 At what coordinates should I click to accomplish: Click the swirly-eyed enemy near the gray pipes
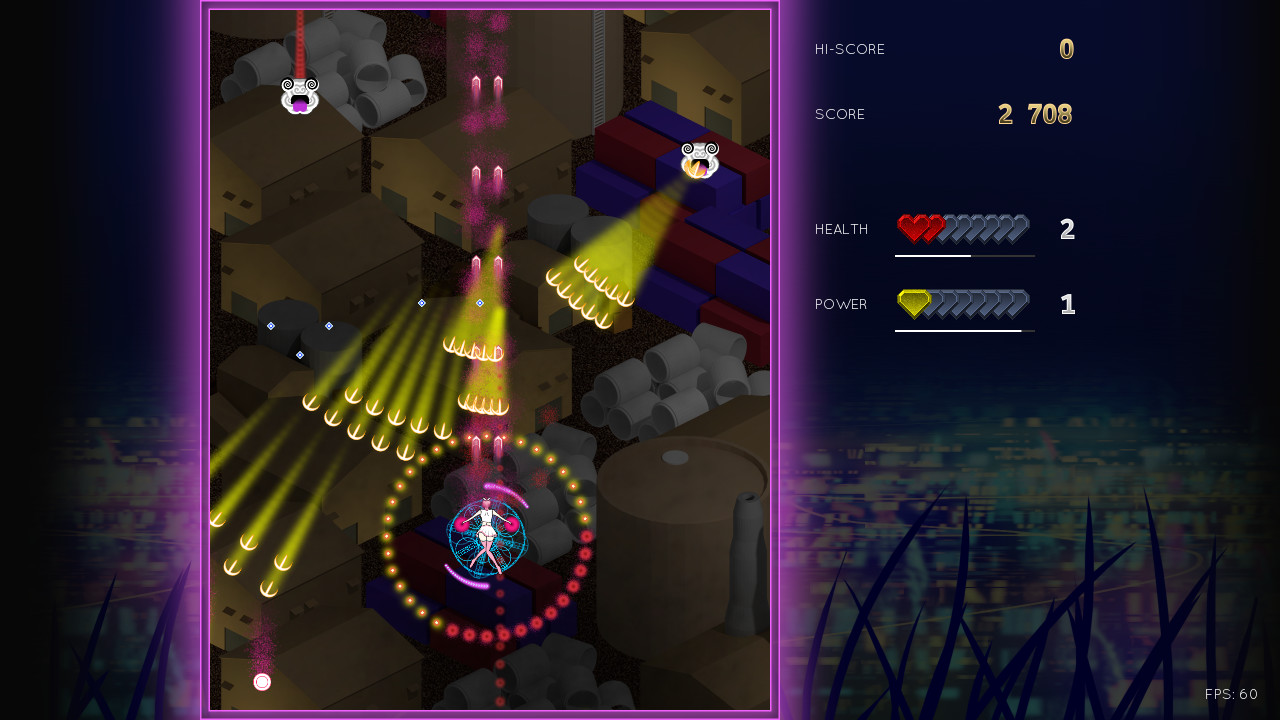pos(298,93)
